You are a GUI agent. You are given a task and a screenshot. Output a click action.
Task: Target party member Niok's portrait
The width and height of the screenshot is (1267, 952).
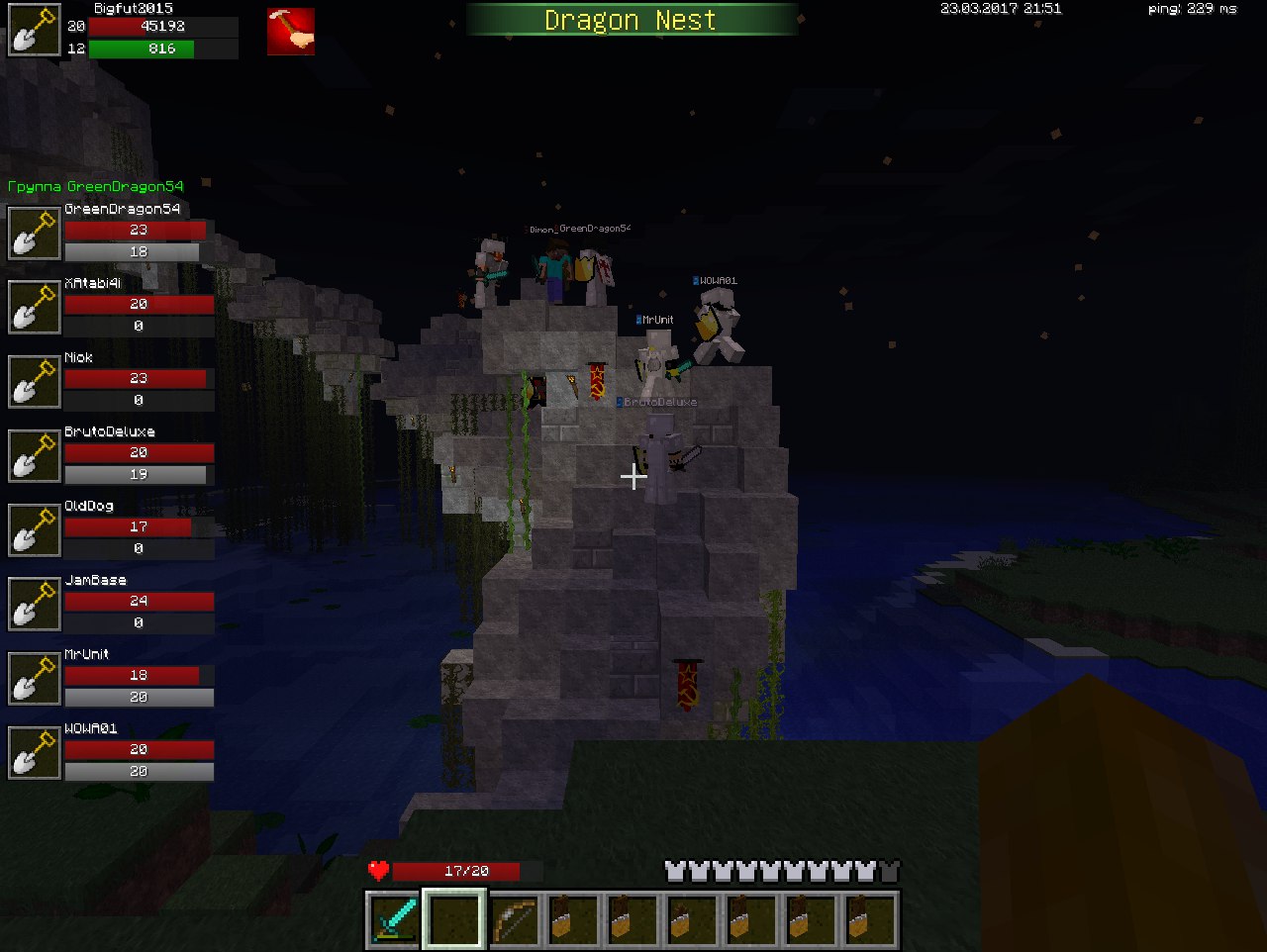[x=35, y=381]
